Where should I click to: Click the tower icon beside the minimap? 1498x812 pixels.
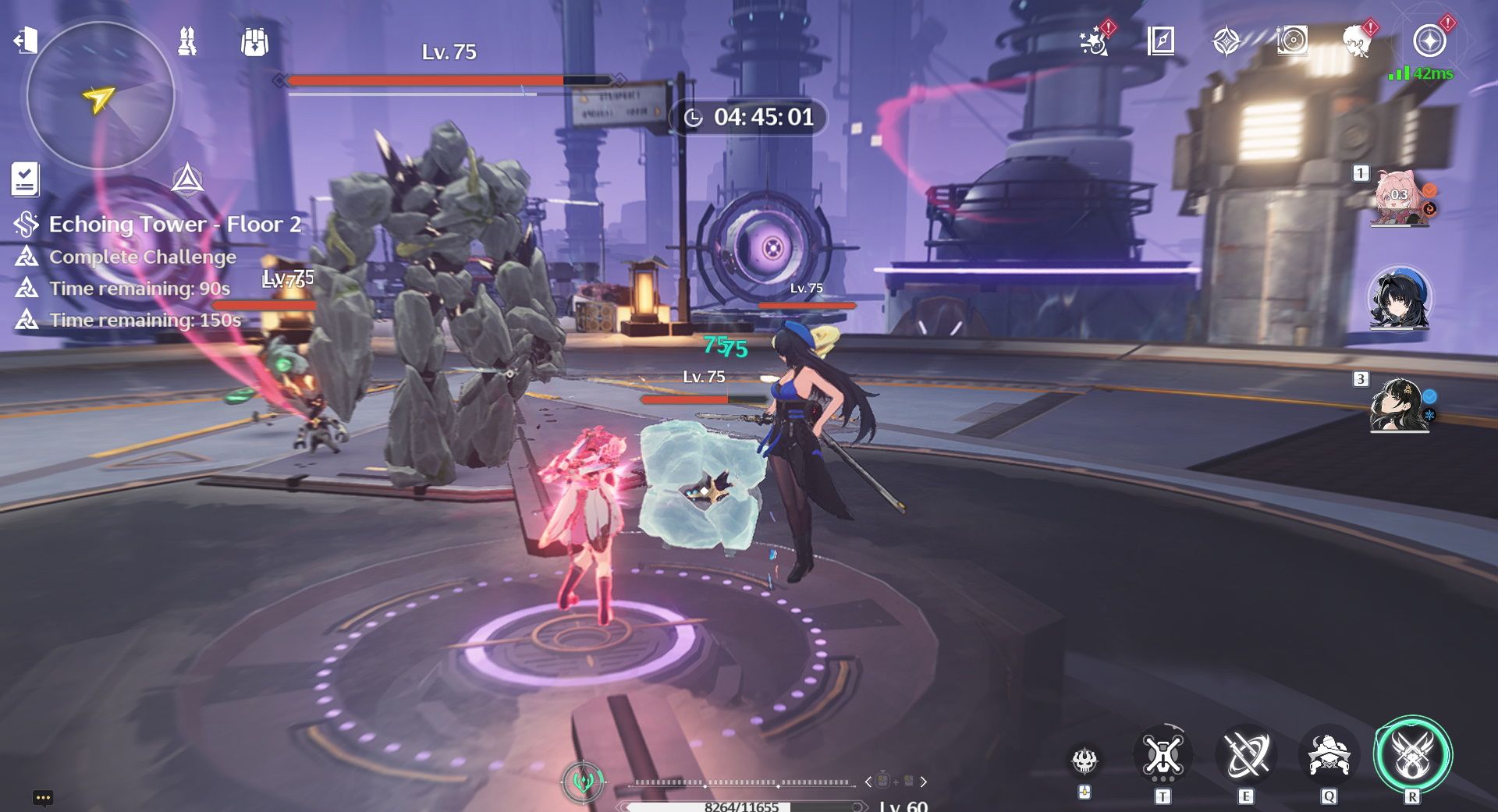[187, 41]
